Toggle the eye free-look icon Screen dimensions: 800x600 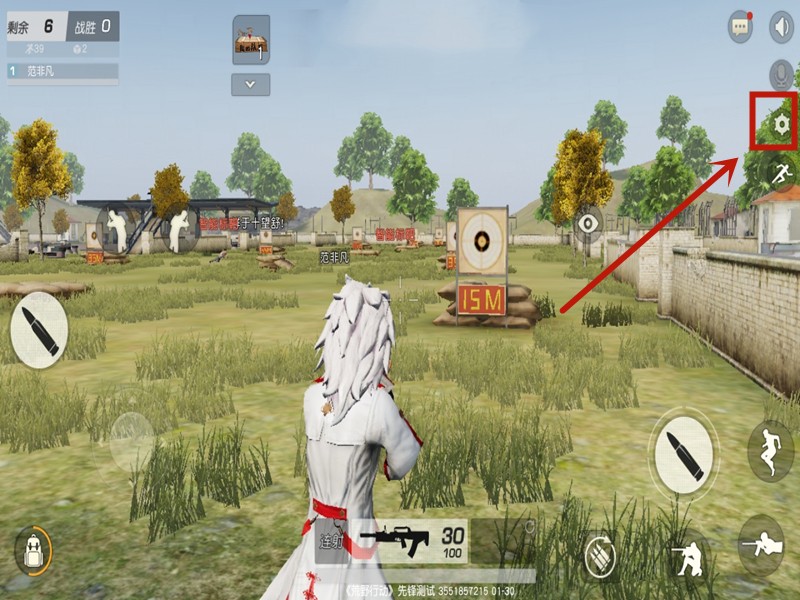pyautogui.click(x=588, y=222)
